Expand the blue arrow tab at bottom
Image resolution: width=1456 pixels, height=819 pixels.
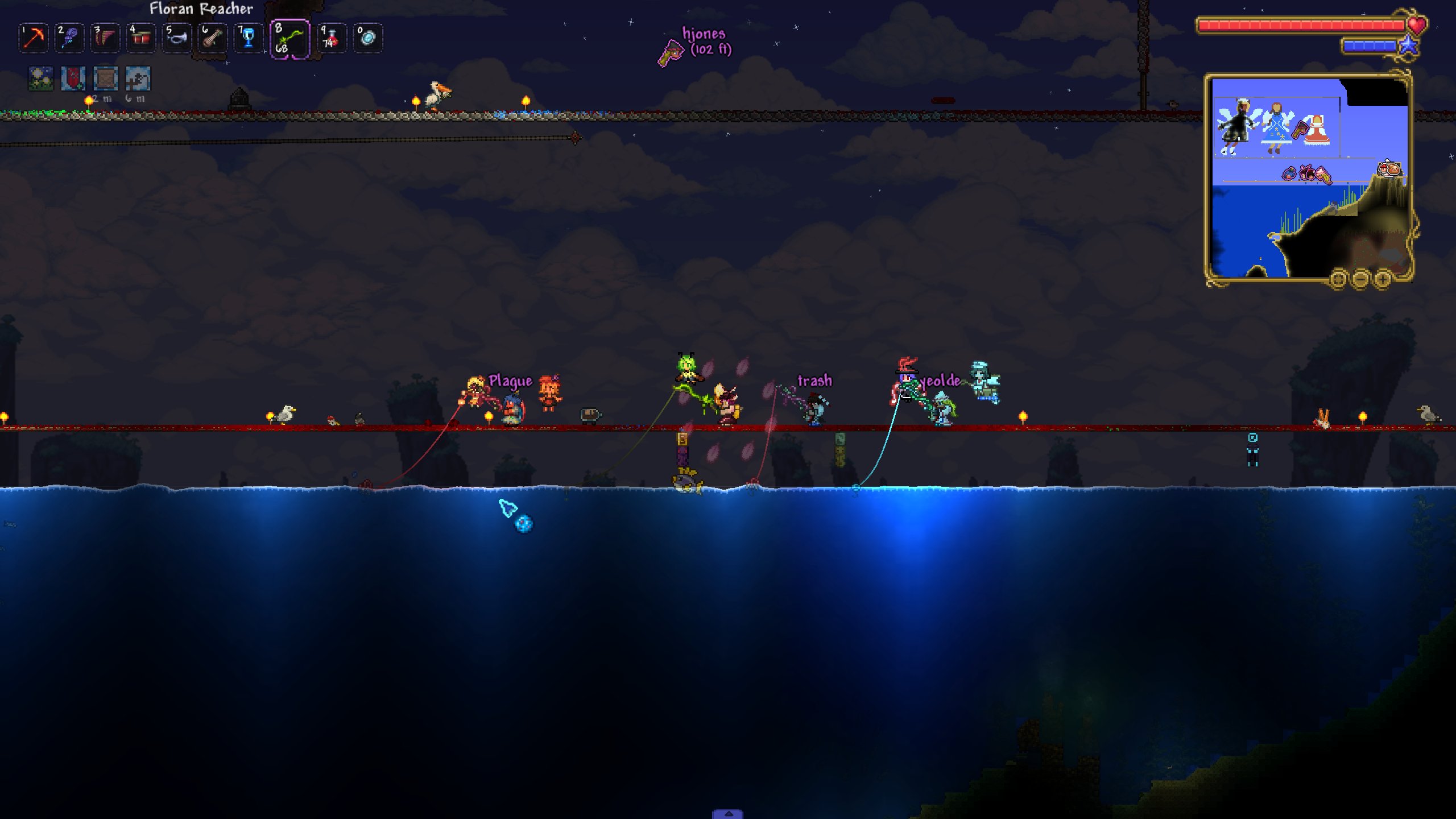727,814
